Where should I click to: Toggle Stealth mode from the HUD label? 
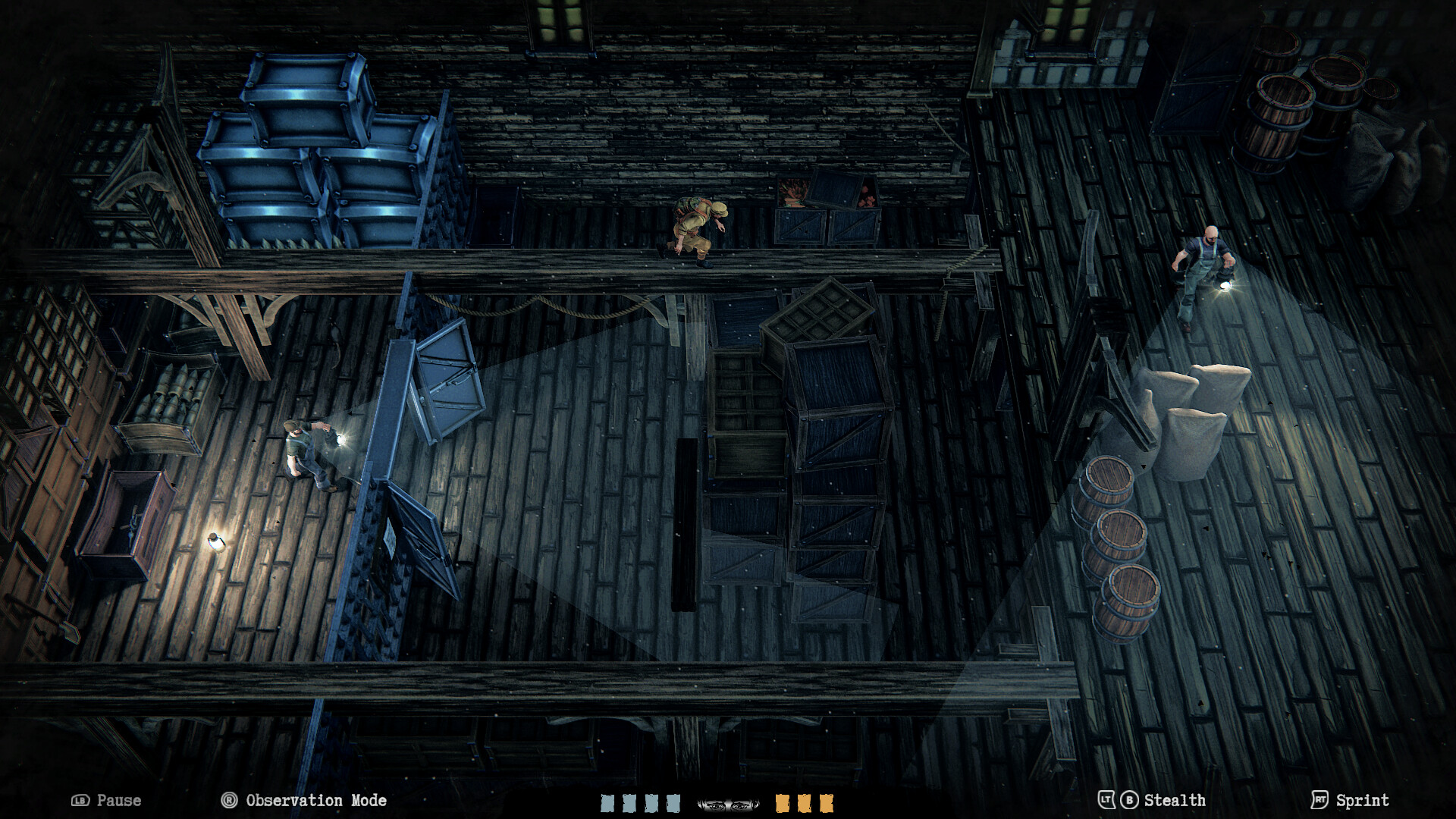point(1175,800)
